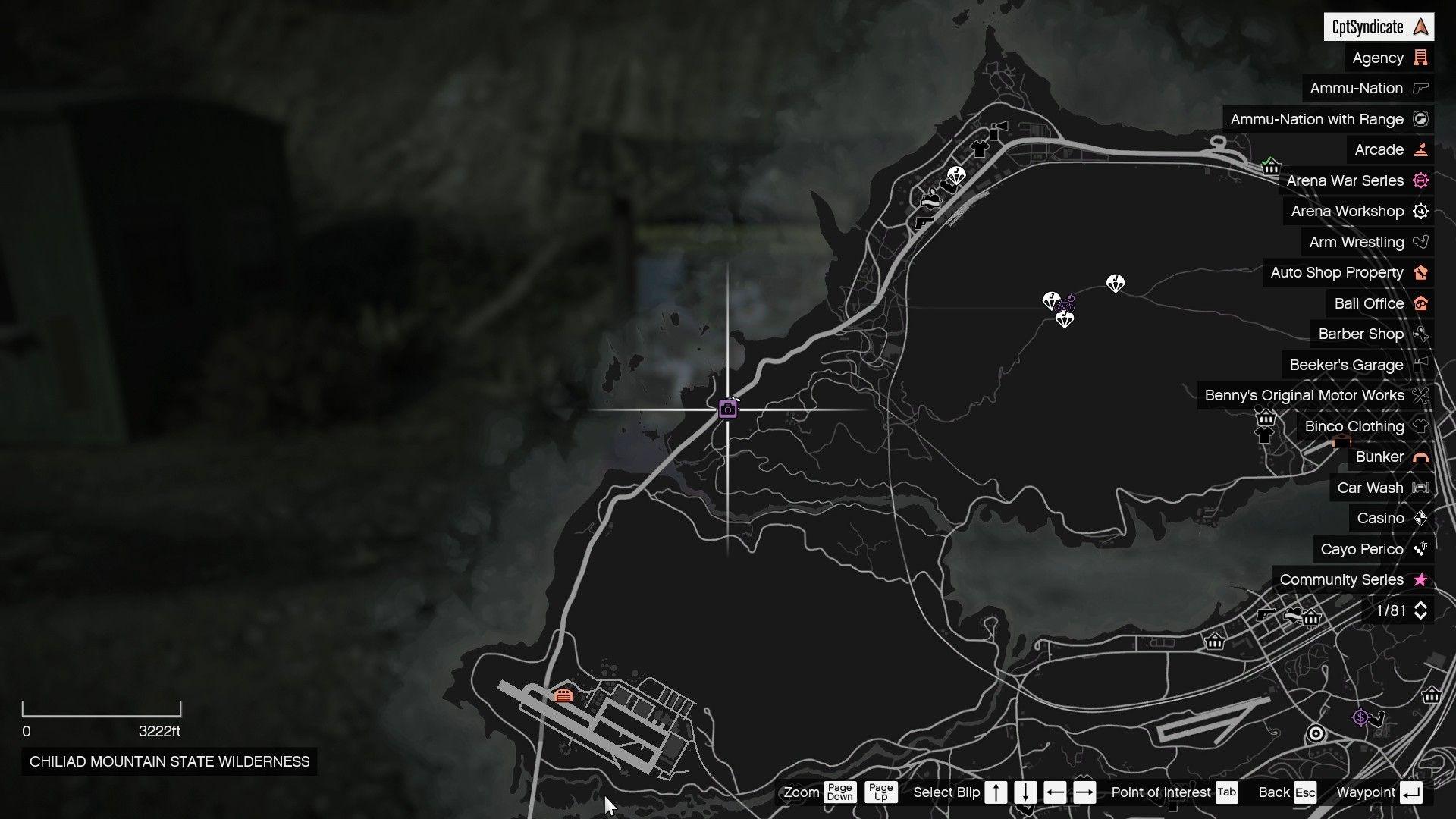Select the Casino chip icon in the legend
The width and height of the screenshot is (1456, 819).
(1420, 518)
